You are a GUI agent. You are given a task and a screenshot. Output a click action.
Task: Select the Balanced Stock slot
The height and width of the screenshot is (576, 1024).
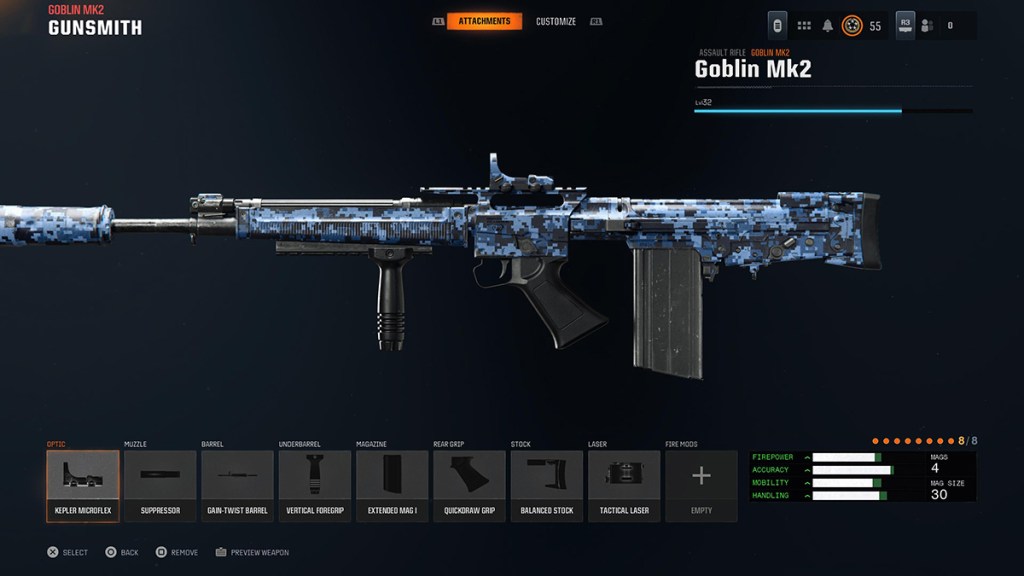[547, 485]
